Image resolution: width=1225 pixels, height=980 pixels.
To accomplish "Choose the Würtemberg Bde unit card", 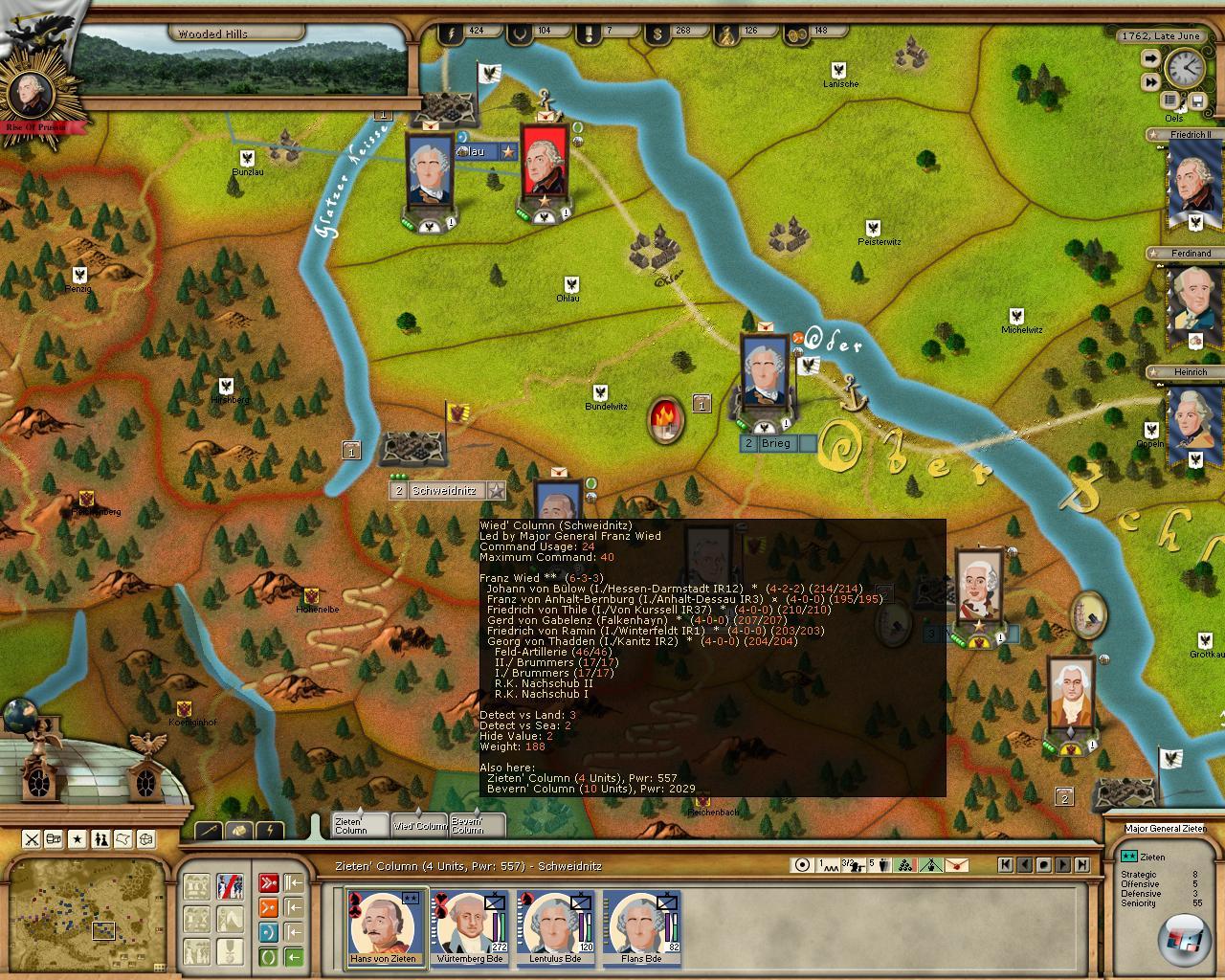I will pyautogui.click(x=469, y=926).
